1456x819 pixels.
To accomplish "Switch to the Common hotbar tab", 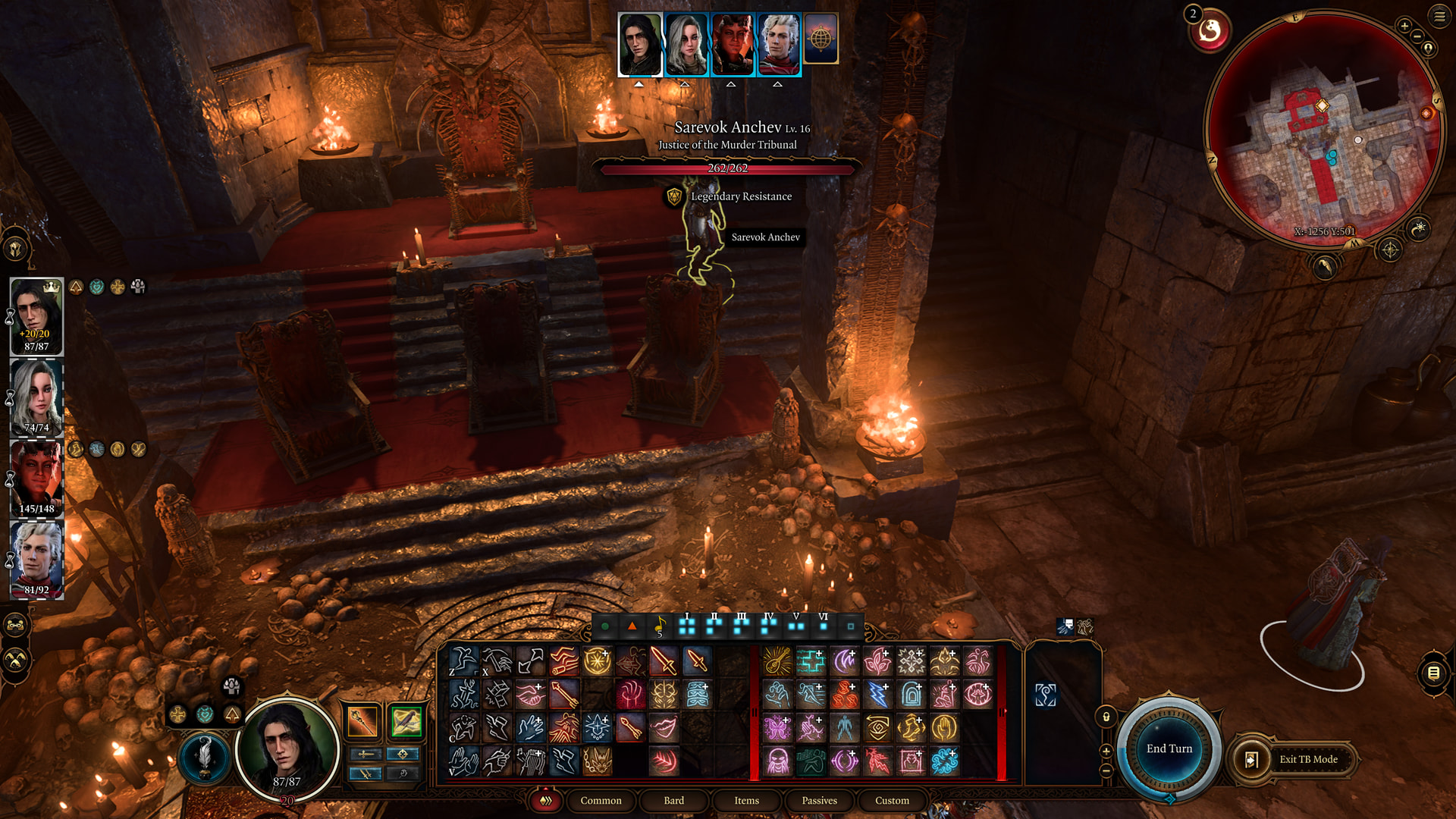I will coord(601,800).
